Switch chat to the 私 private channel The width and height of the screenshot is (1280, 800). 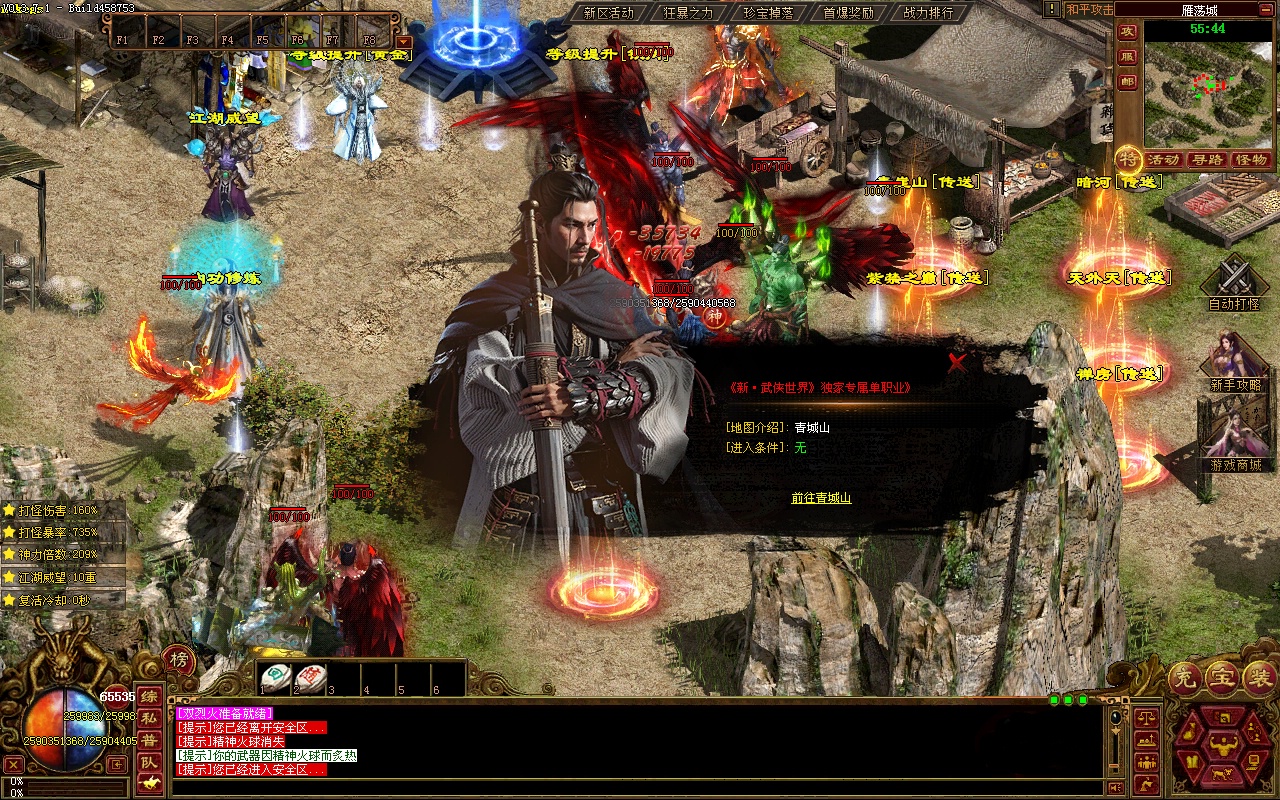pyautogui.click(x=149, y=718)
